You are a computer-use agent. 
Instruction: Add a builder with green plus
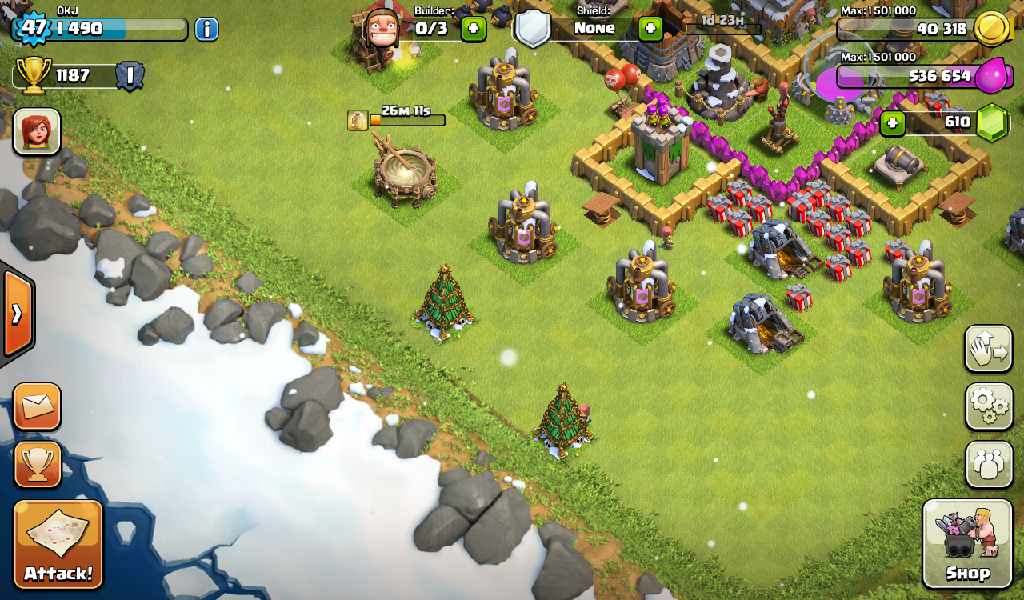coord(473,28)
